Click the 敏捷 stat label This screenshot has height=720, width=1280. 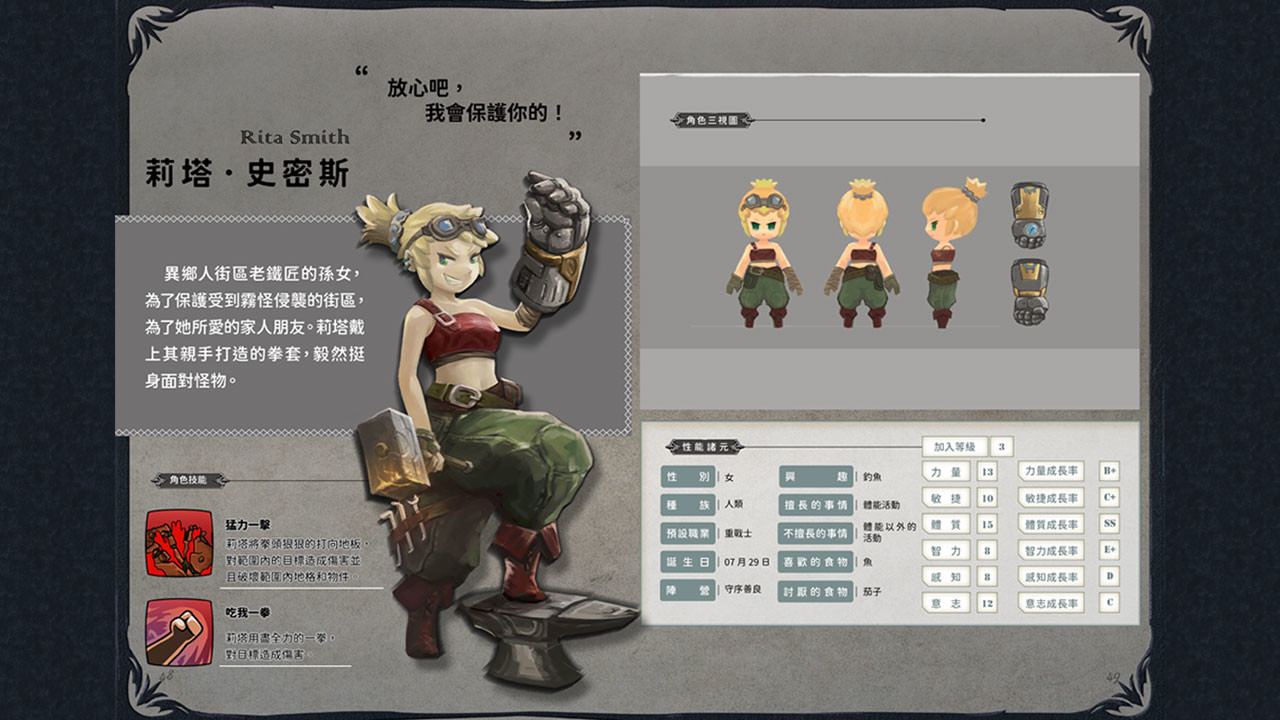click(x=947, y=500)
